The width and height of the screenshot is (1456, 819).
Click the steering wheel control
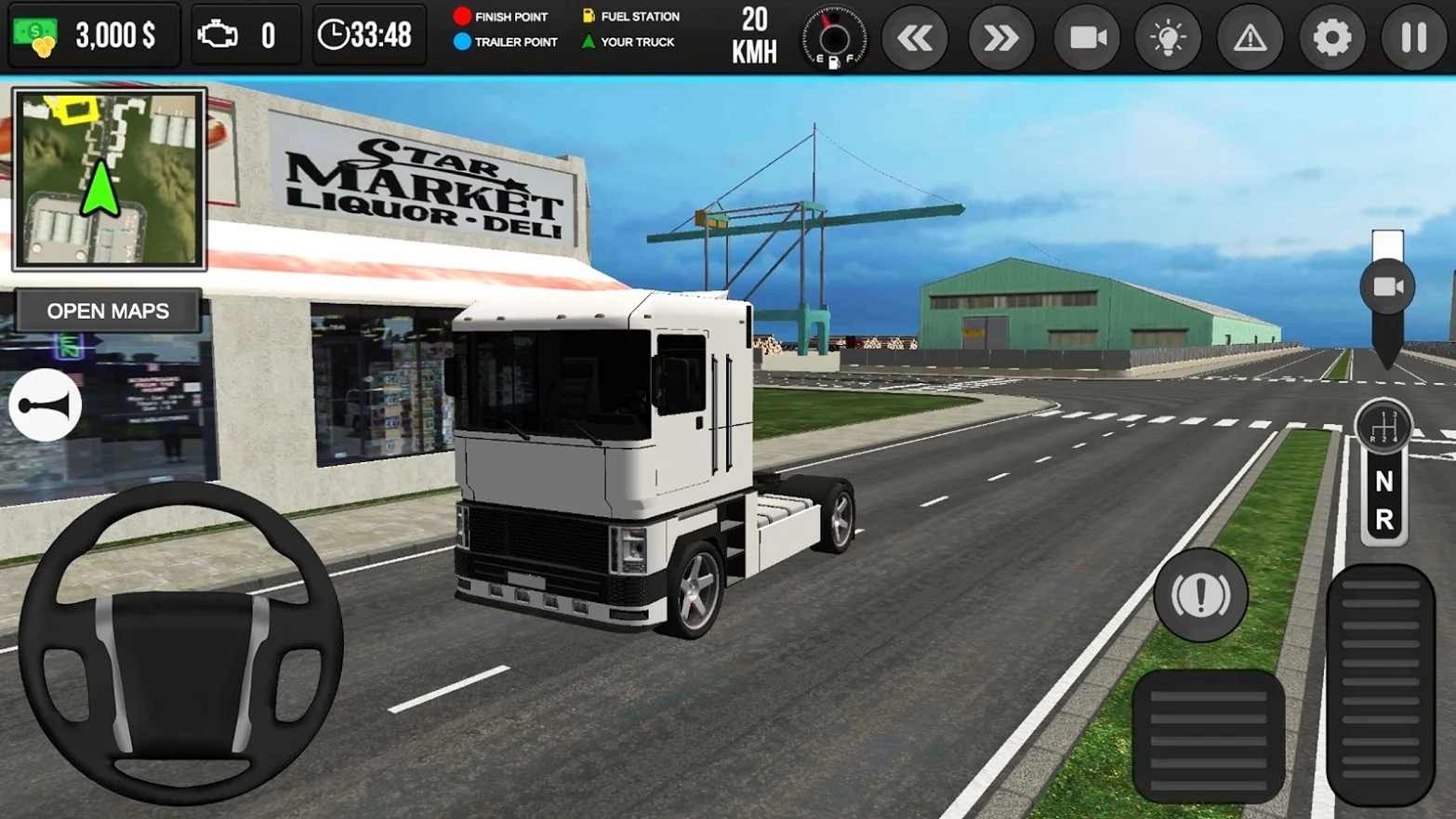(x=181, y=643)
